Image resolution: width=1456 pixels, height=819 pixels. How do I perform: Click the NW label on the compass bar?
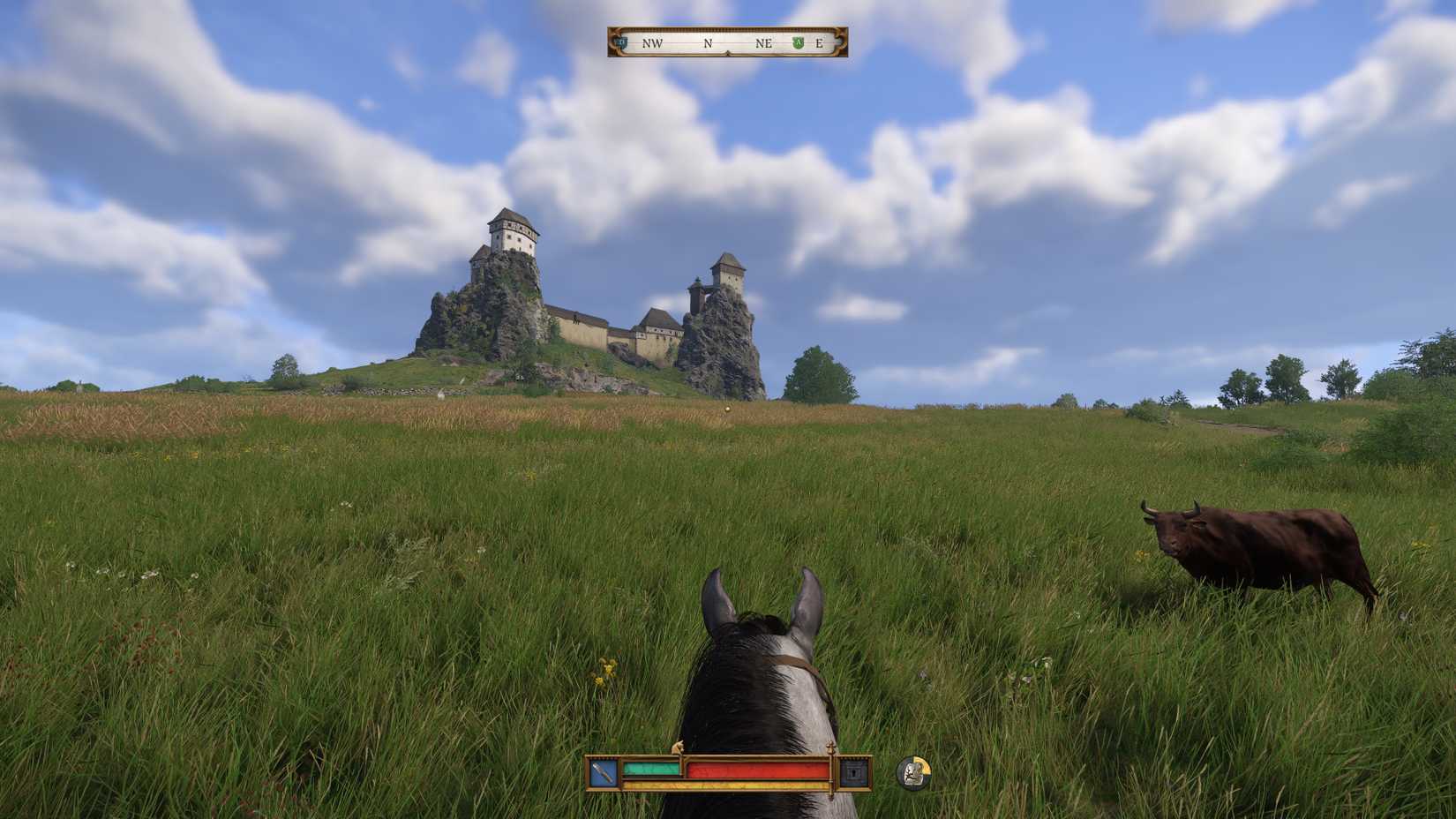tap(651, 42)
